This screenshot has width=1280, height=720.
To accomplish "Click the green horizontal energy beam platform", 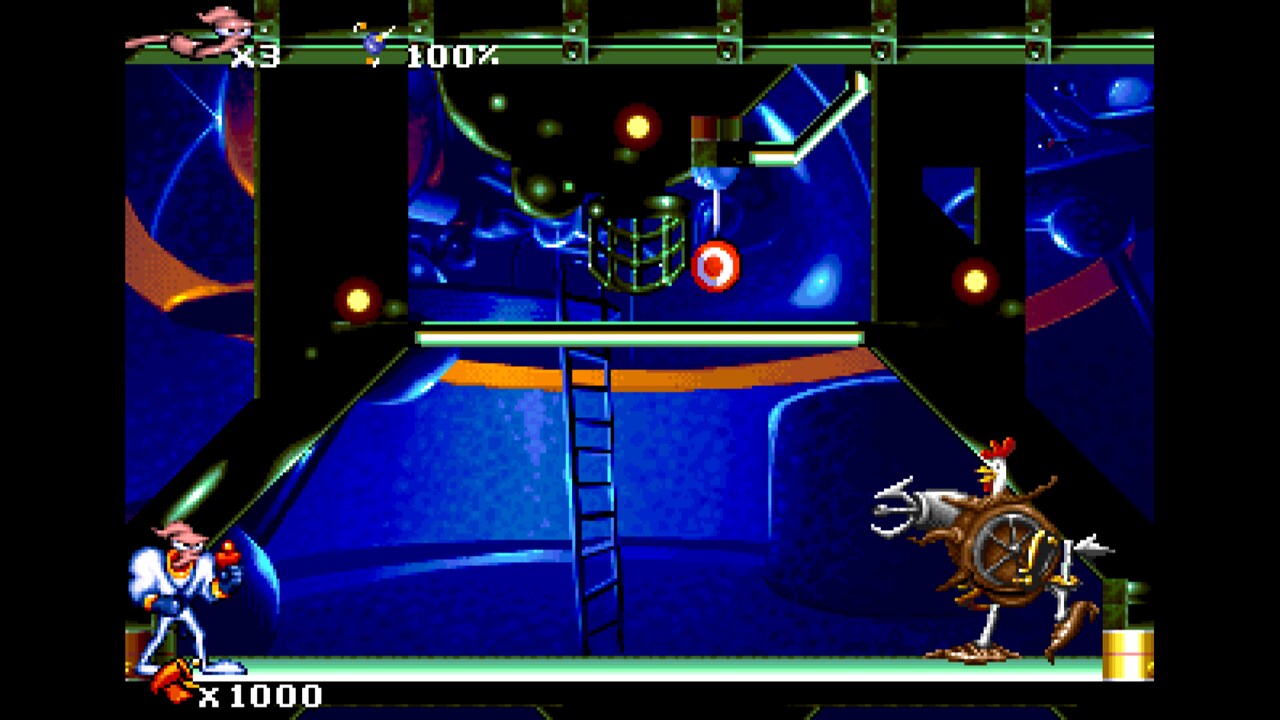I will pyautogui.click(x=638, y=338).
